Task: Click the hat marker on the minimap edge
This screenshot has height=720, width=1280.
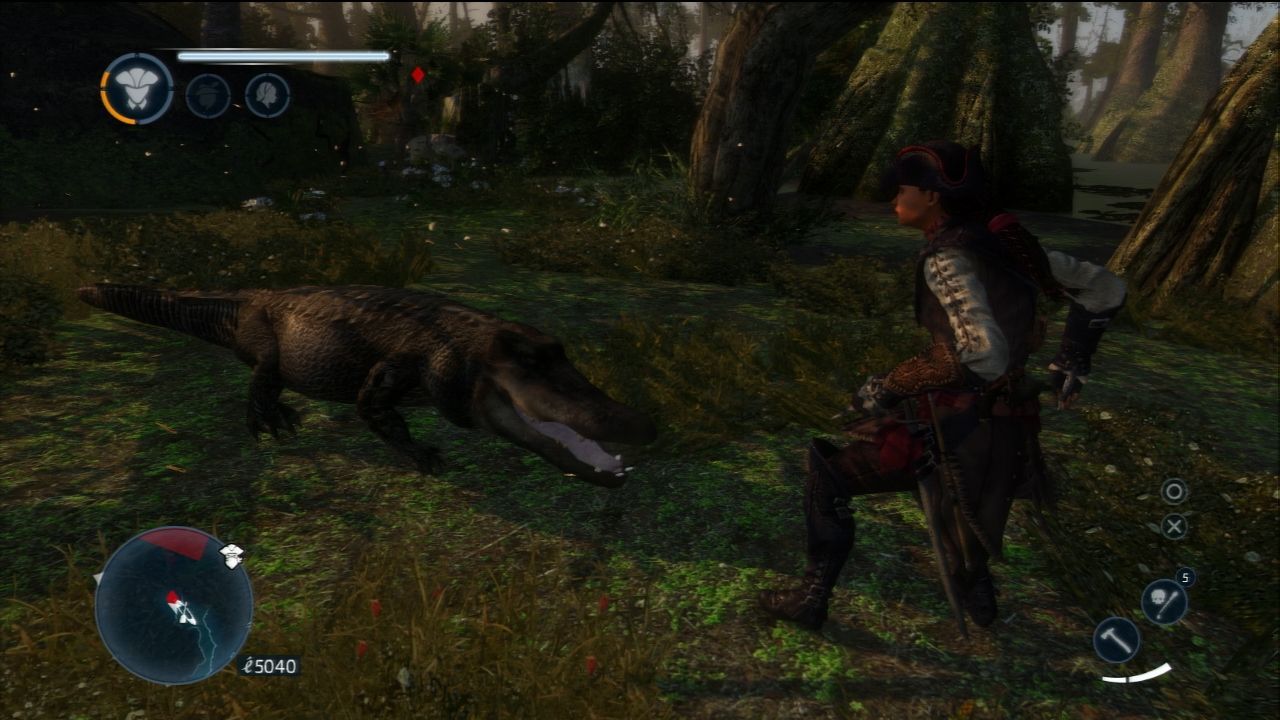Action: [232, 556]
